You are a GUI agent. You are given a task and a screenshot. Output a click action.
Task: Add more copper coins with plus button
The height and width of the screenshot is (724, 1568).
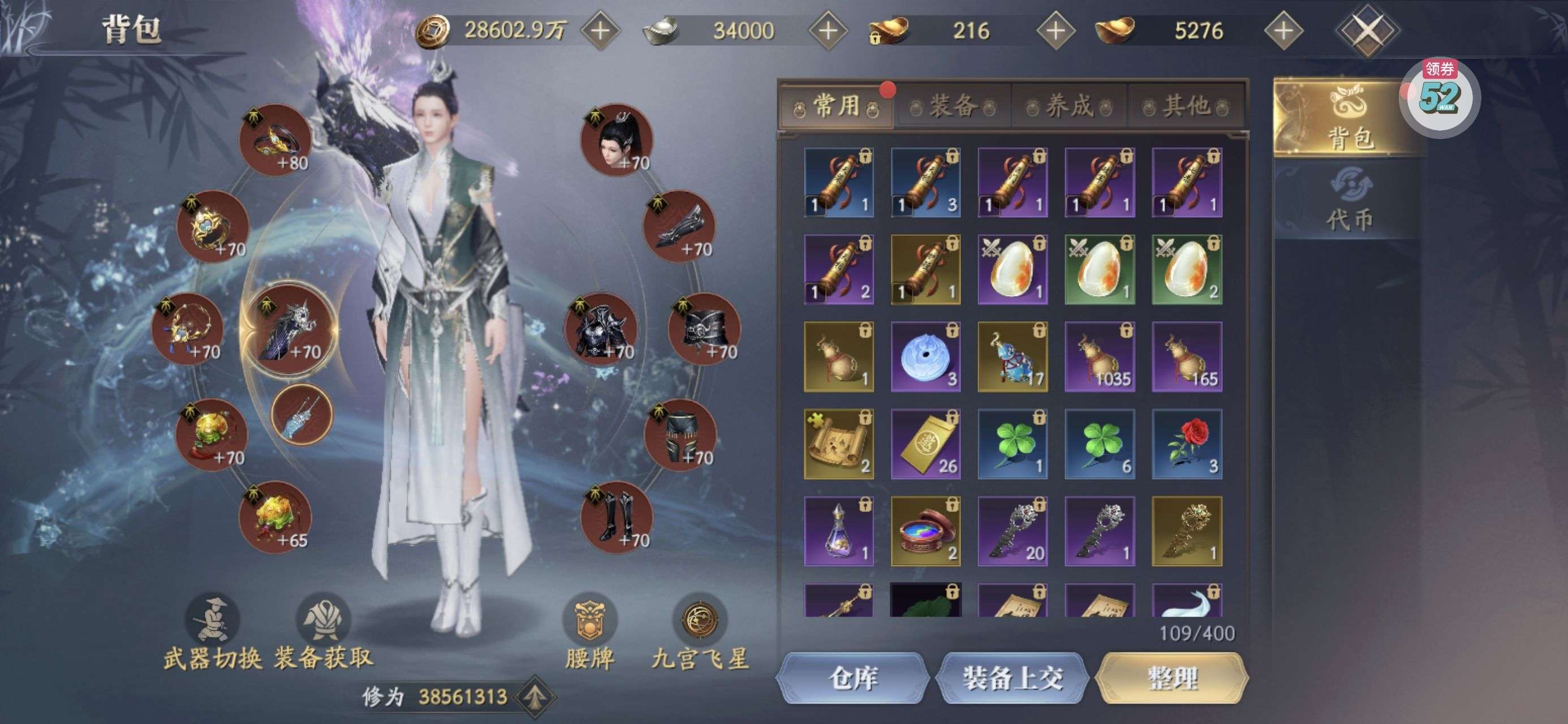tap(600, 31)
